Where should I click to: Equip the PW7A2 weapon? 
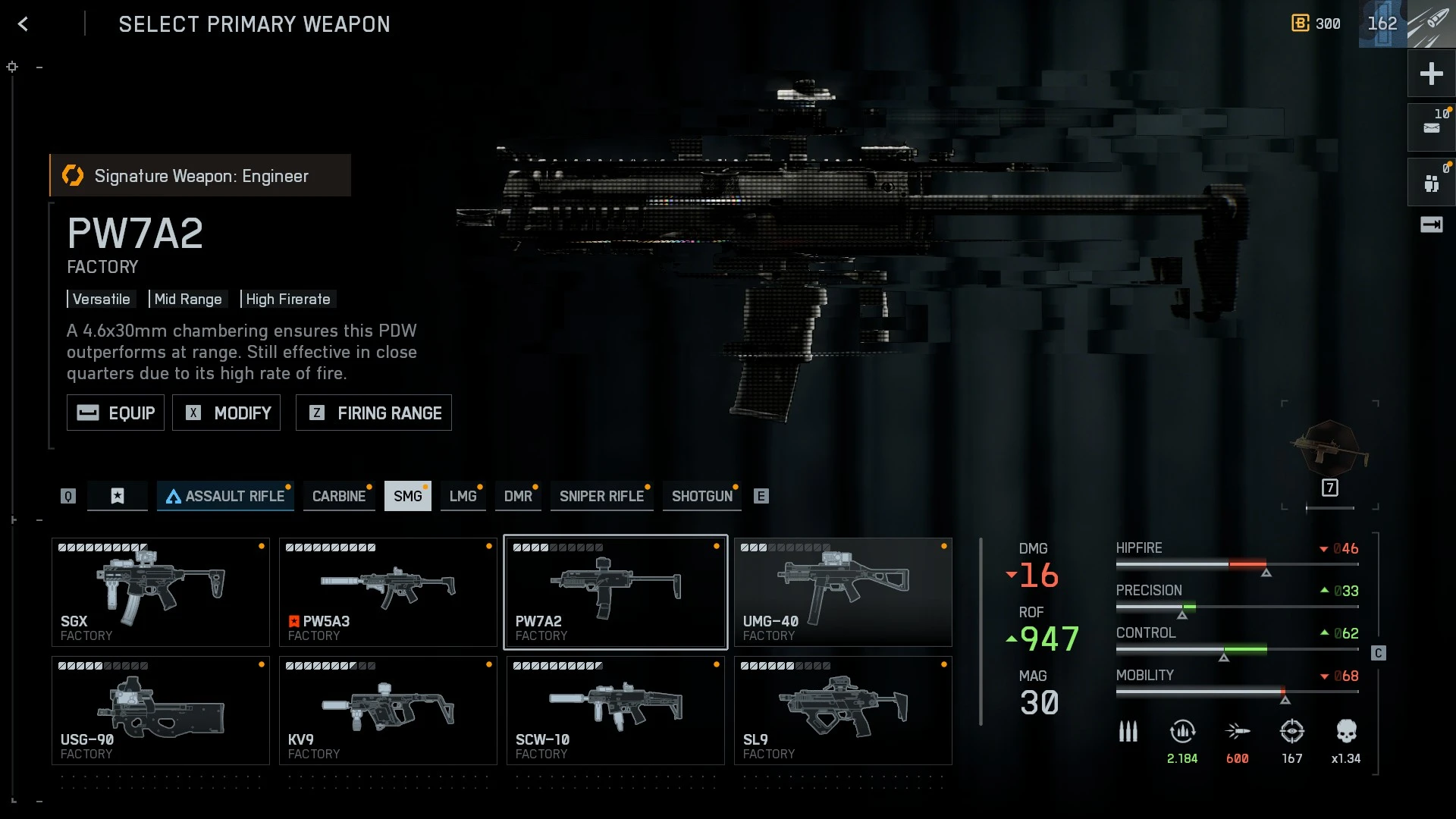[115, 413]
